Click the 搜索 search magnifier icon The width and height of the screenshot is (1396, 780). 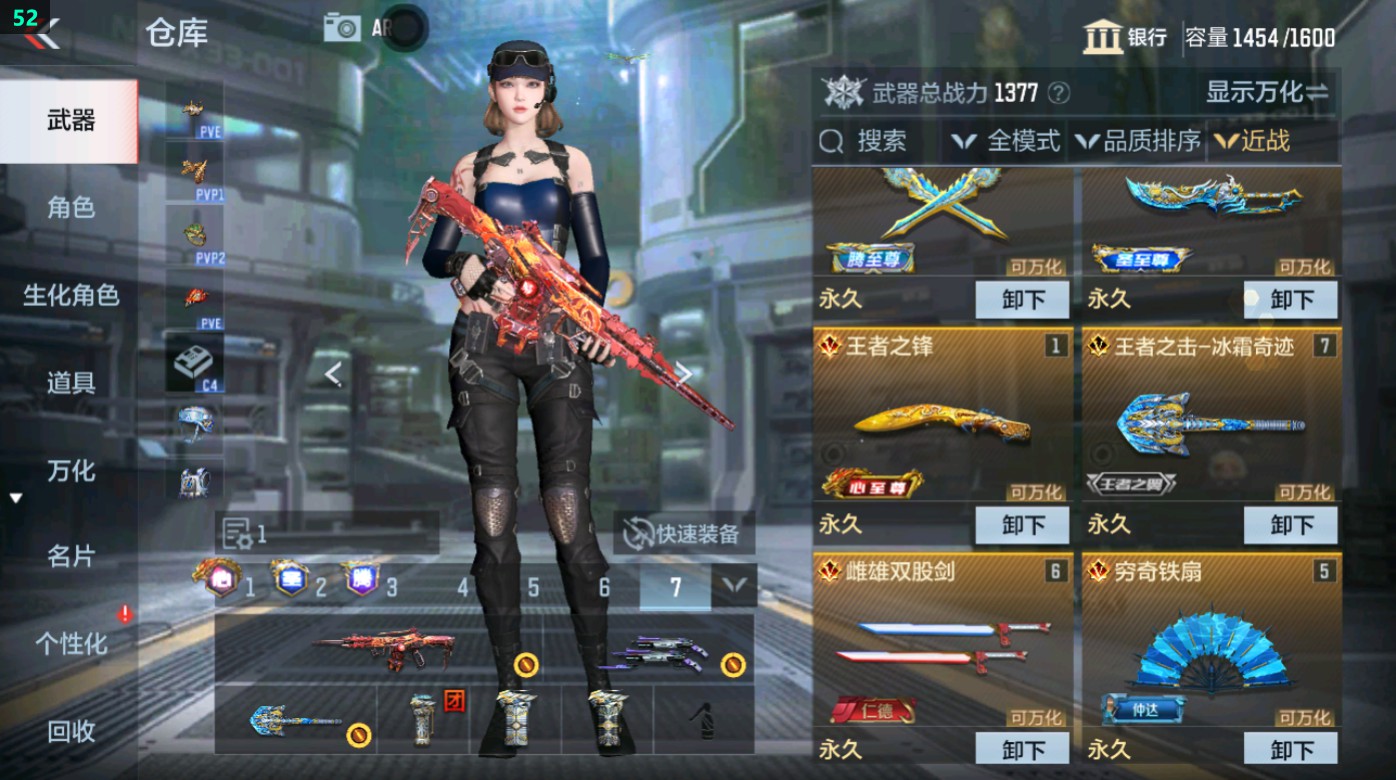tap(833, 141)
